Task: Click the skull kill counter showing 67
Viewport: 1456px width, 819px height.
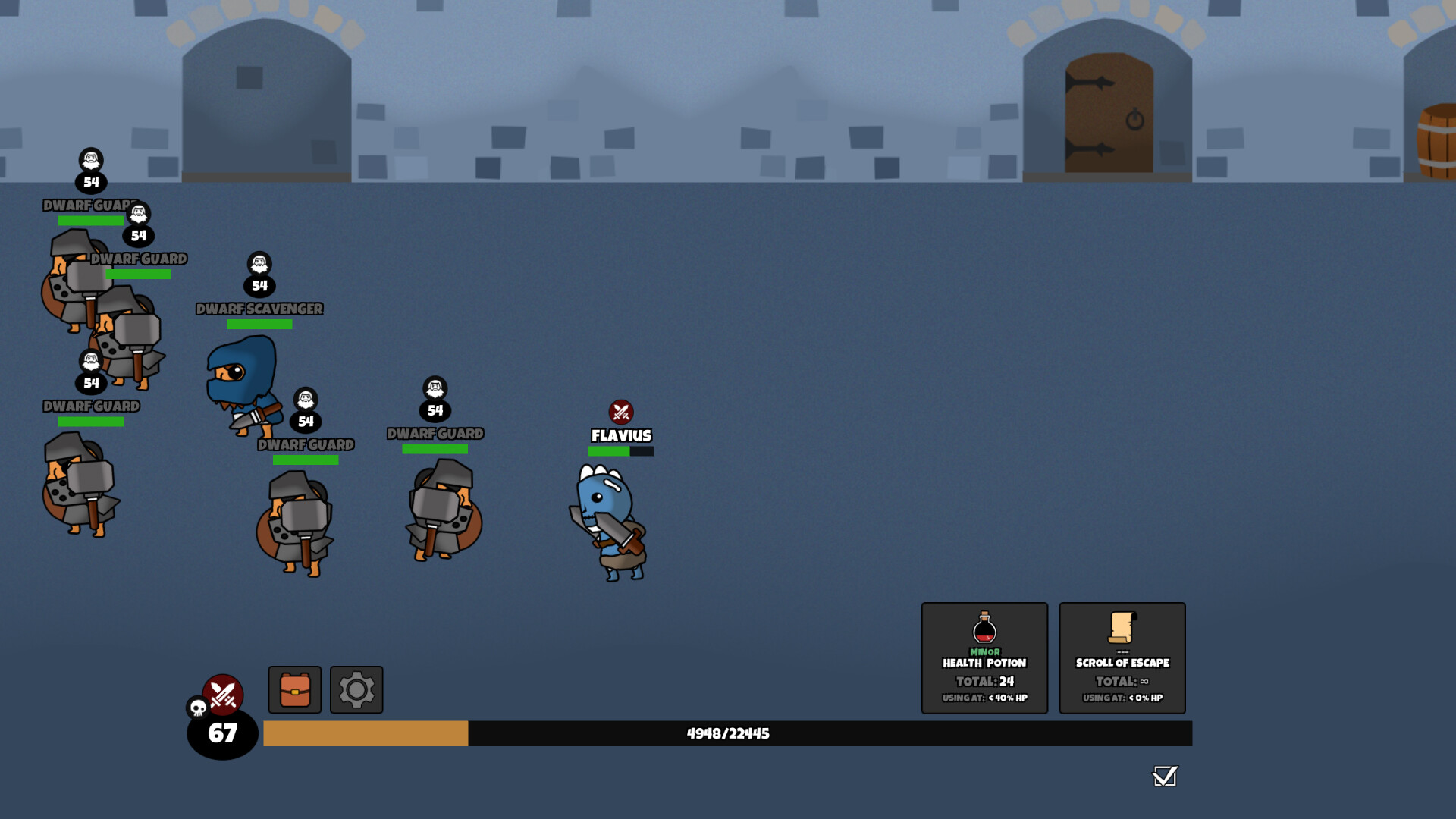Action: [221, 731]
